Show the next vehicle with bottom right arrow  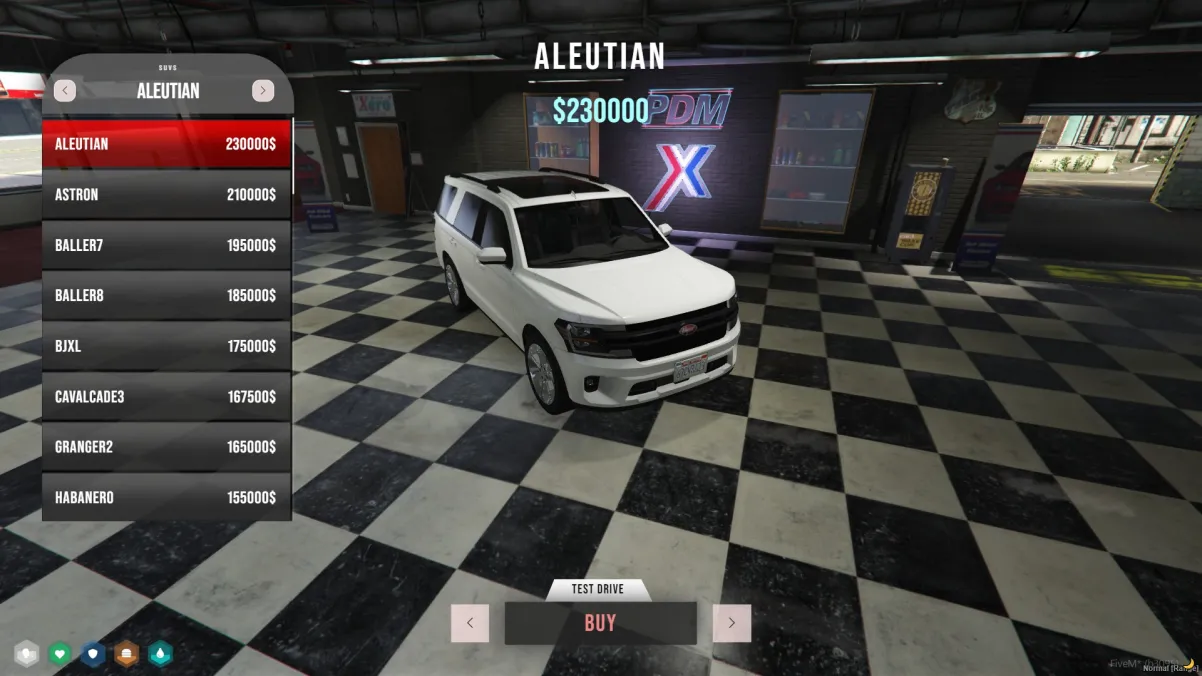[x=731, y=623]
